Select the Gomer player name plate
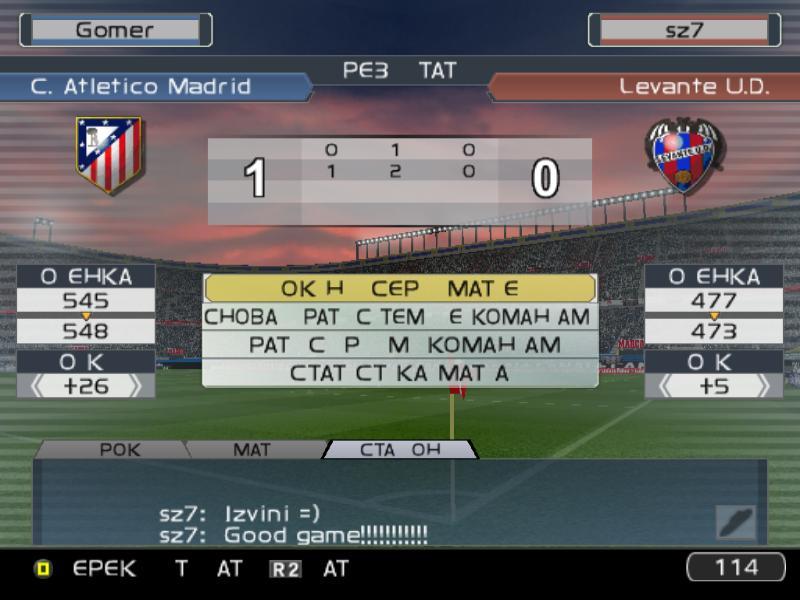Screen dimensions: 800x600 pos(115,30)
